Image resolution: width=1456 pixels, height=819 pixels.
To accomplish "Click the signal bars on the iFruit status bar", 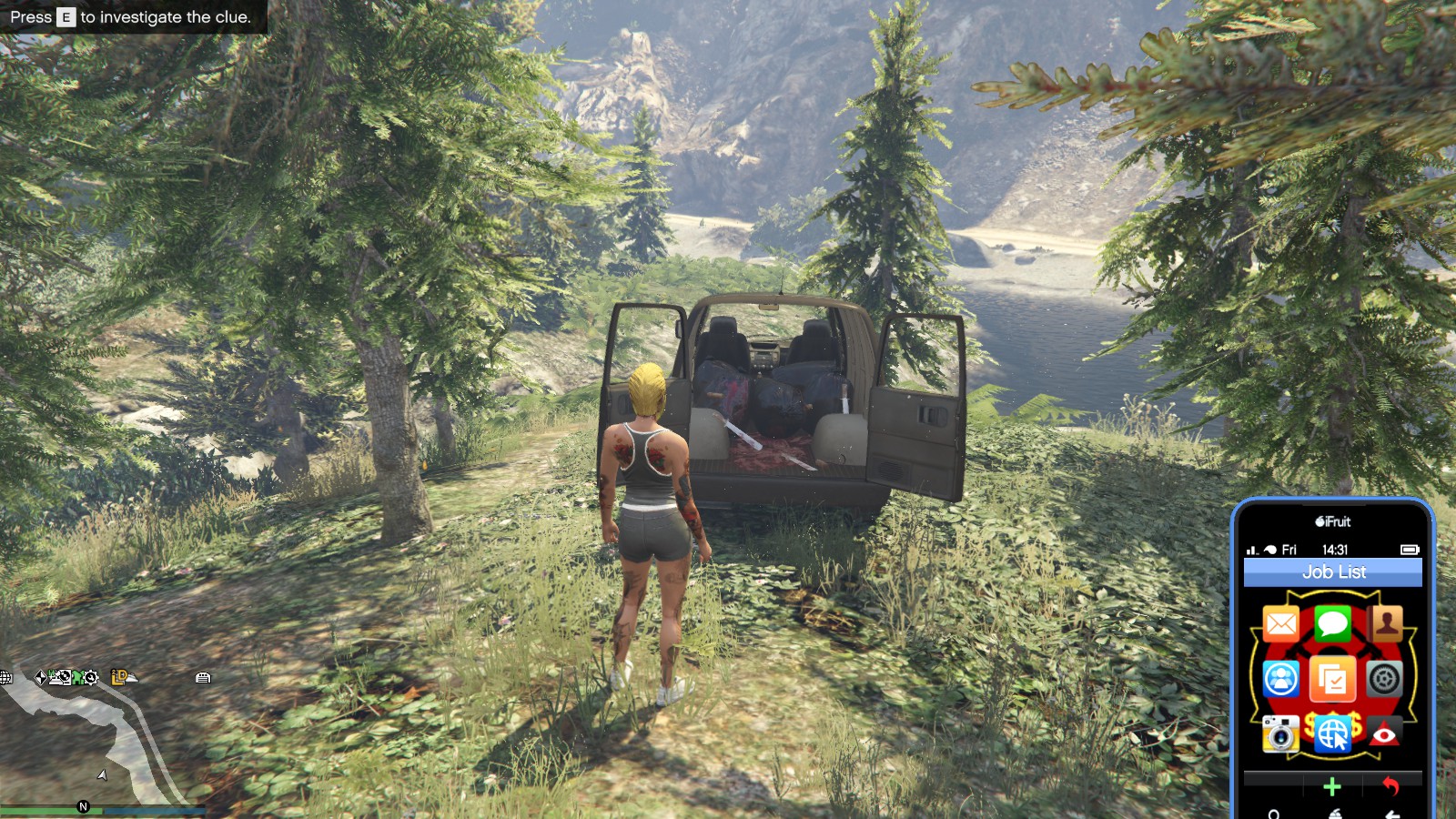I will [1250, 548].
